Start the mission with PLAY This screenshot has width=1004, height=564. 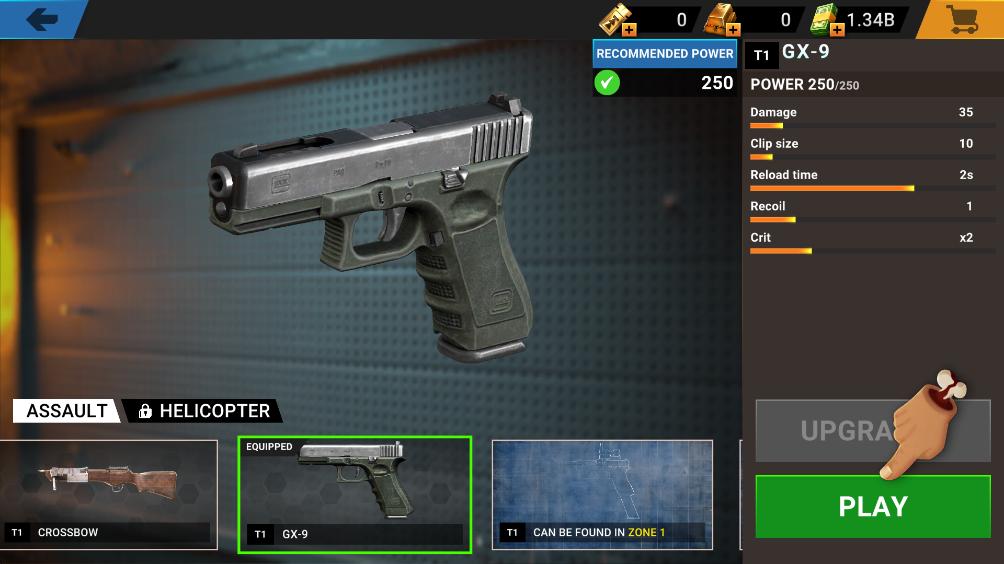pyautogui.click(x=872, y=506)
